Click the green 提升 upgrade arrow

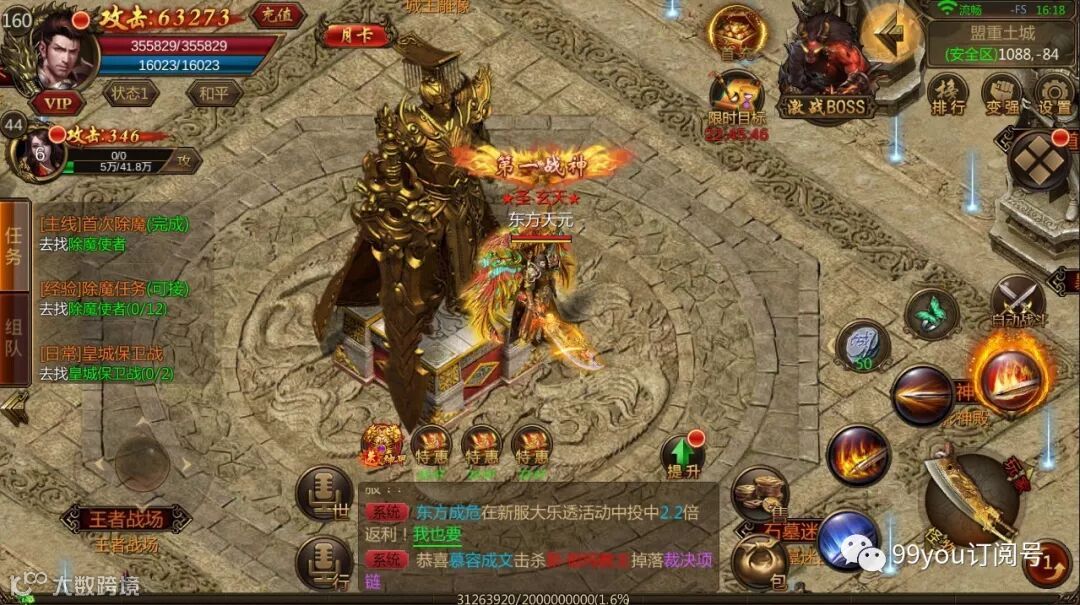click(x=683, y=457)
